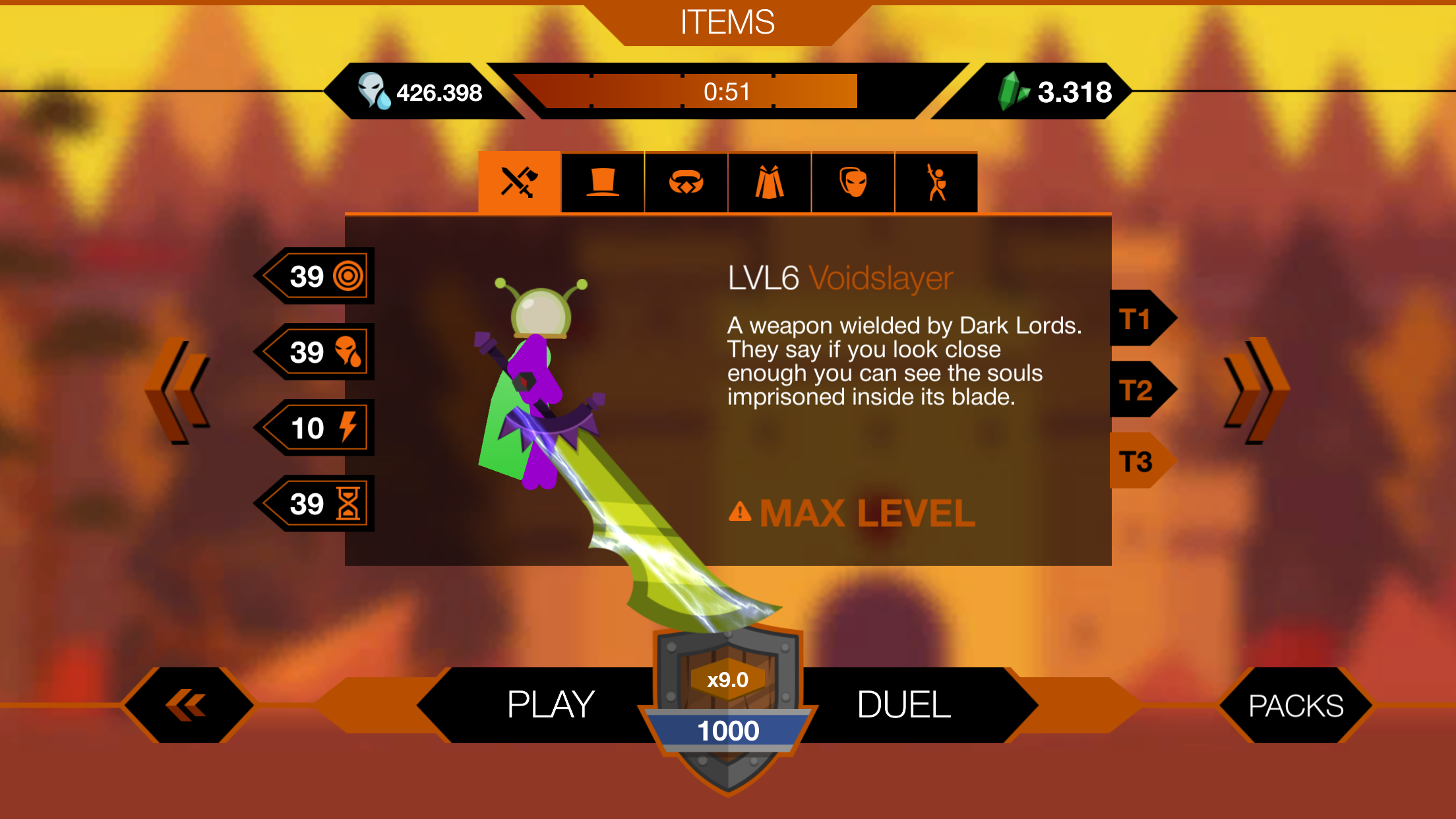
Task: Switch to tier T2
Action: coord(1136,390)
